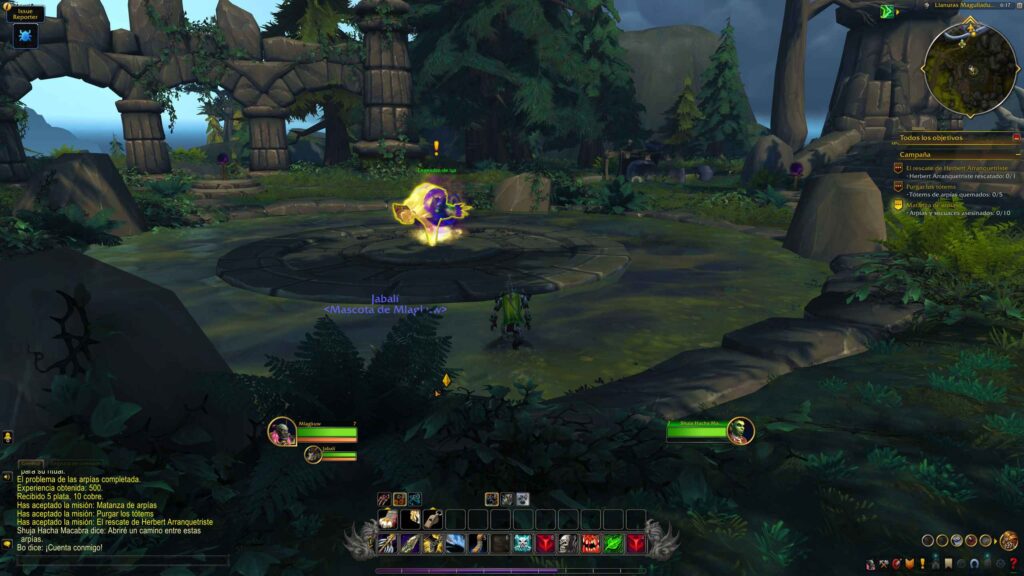Collapse the Campaña objectives section
Image resolution: width=1024 pixels, height=576 pixels.
click(1017, 155)
